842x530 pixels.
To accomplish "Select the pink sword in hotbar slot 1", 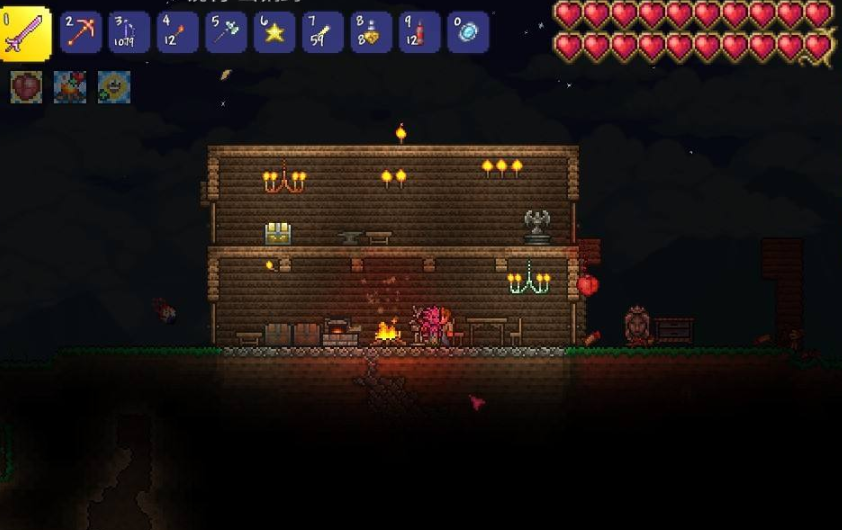I will pyautogui.click(x=26, y=34).
